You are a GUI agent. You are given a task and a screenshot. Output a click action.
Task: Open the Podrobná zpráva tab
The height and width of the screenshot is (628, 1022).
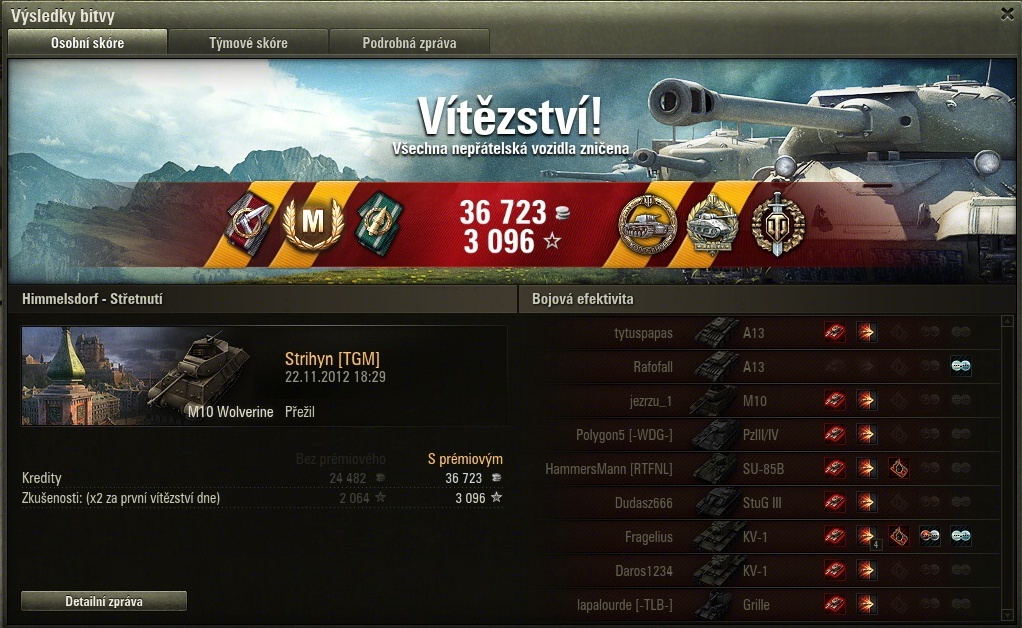click(410, 43)
